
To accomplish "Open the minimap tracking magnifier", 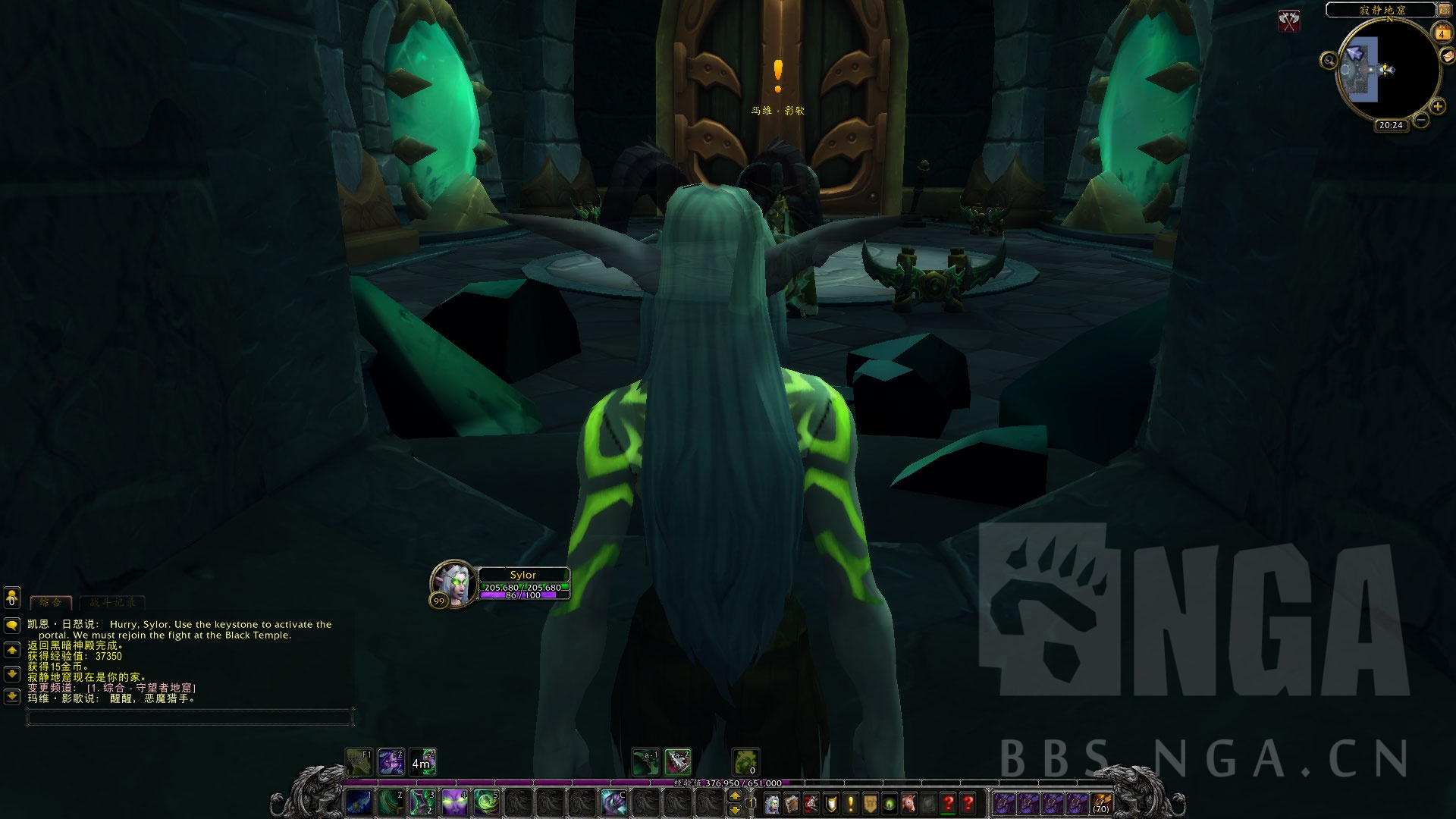I will coord(1329,60).
